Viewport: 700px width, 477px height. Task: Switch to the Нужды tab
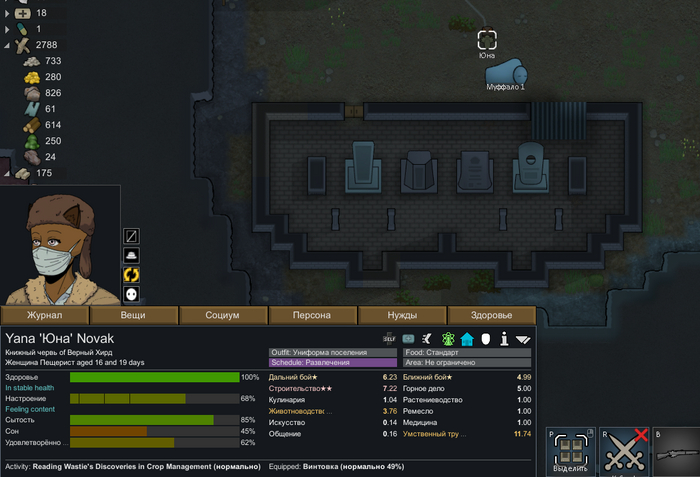(402, 315)
